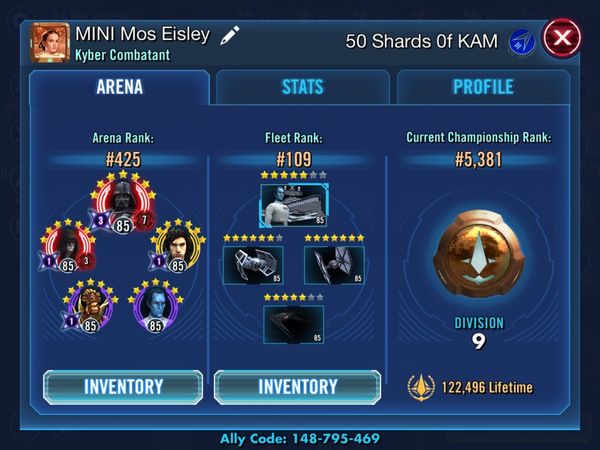Viewport: 600px width, 450px height.
Task: Open Fleet Inventory button
Action: pos(297,386)
